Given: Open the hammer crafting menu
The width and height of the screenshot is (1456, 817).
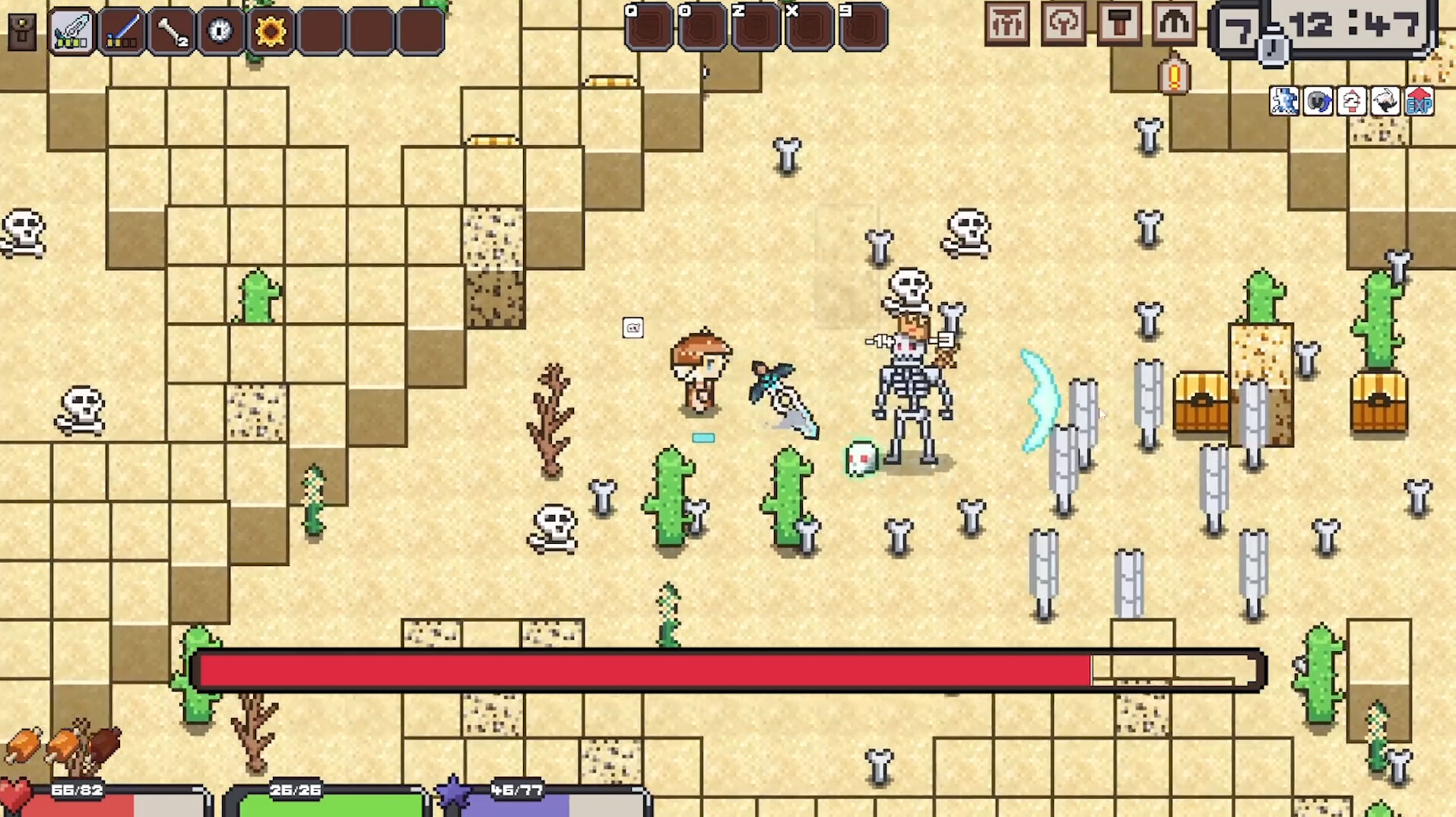Looking at the screenshot, I should click(x=1118, y=23).
